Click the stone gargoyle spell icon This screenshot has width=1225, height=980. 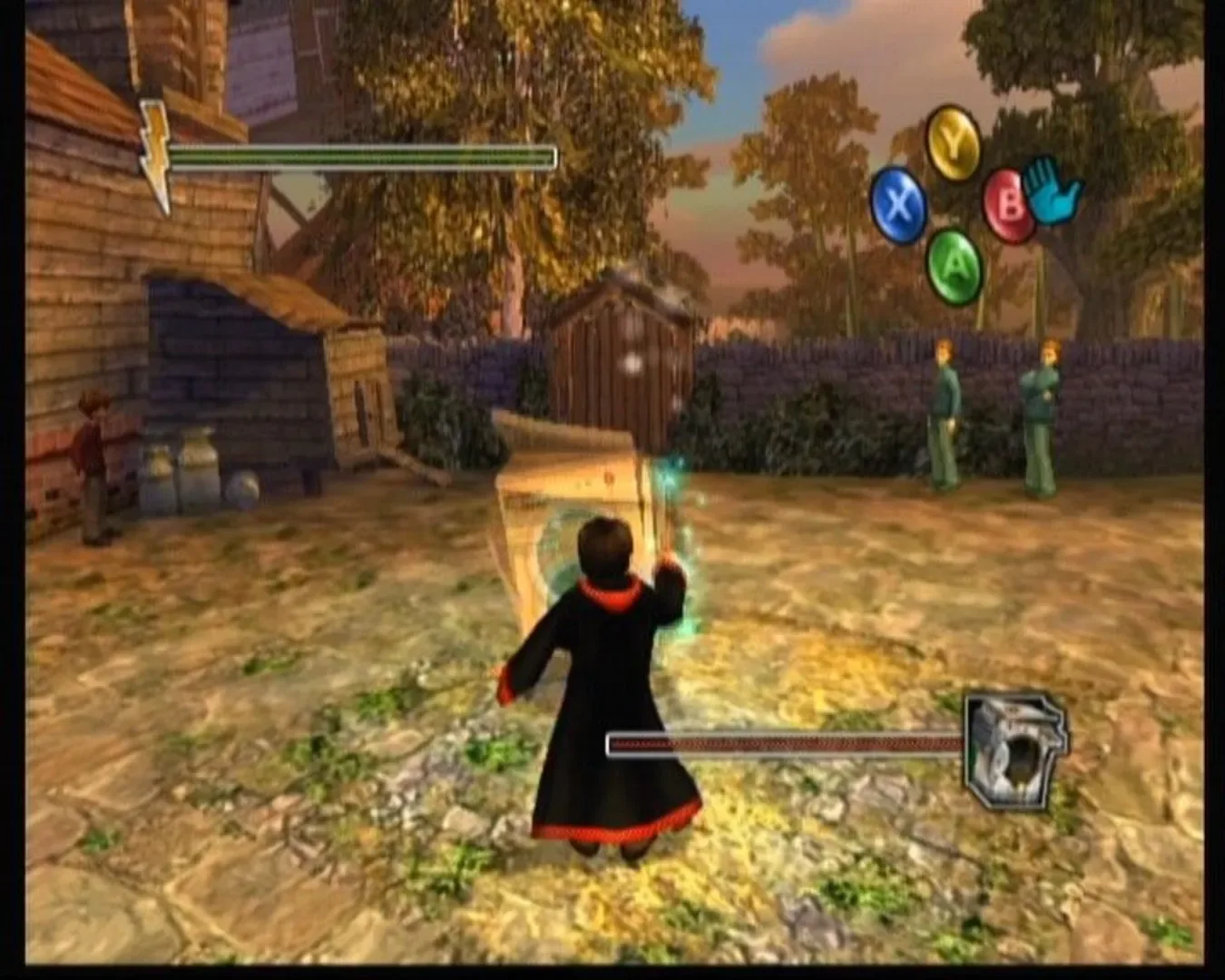tap(1014, 750)
